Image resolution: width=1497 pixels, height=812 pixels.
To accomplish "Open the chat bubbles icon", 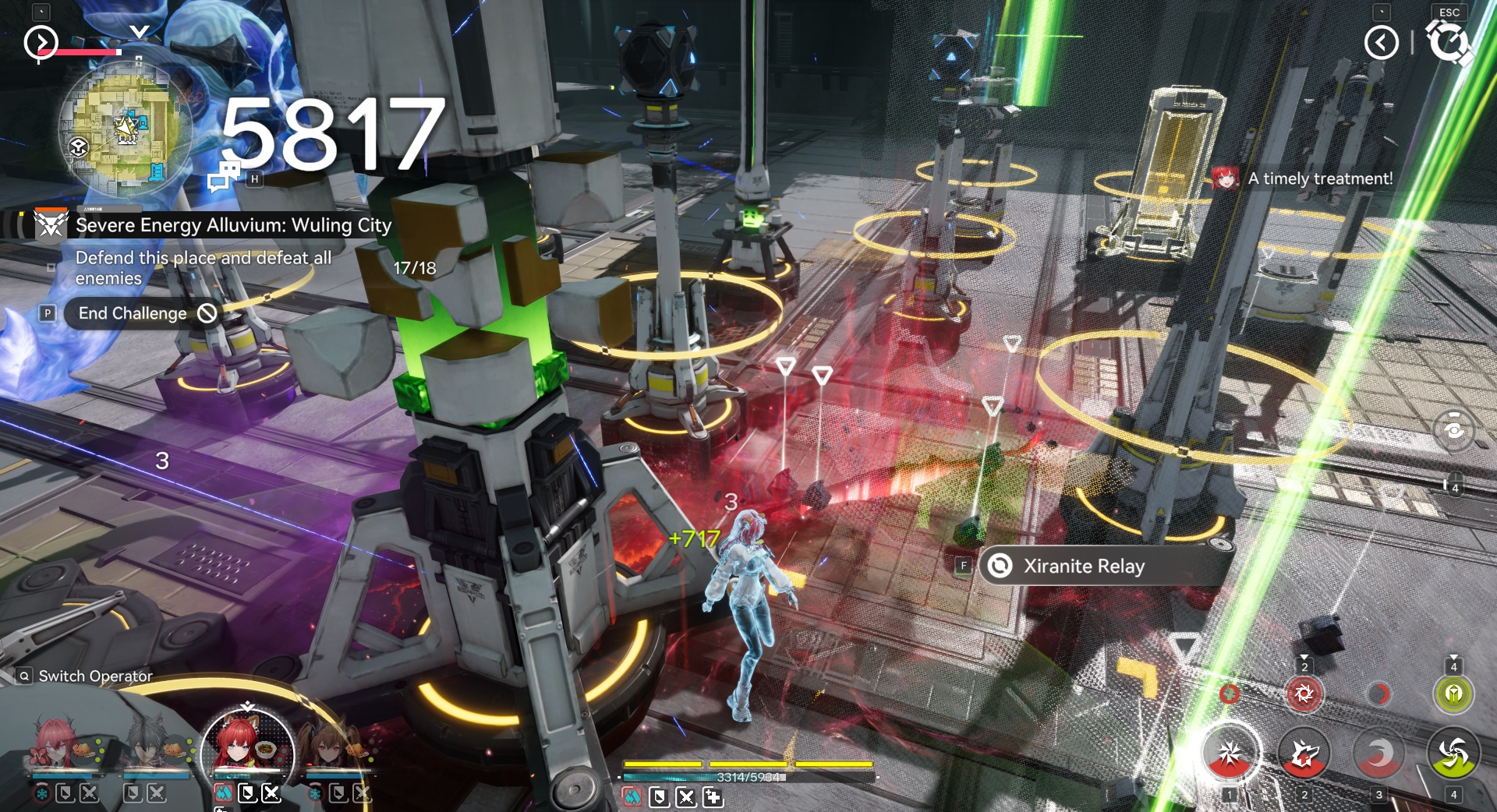I will pos(225,176).
